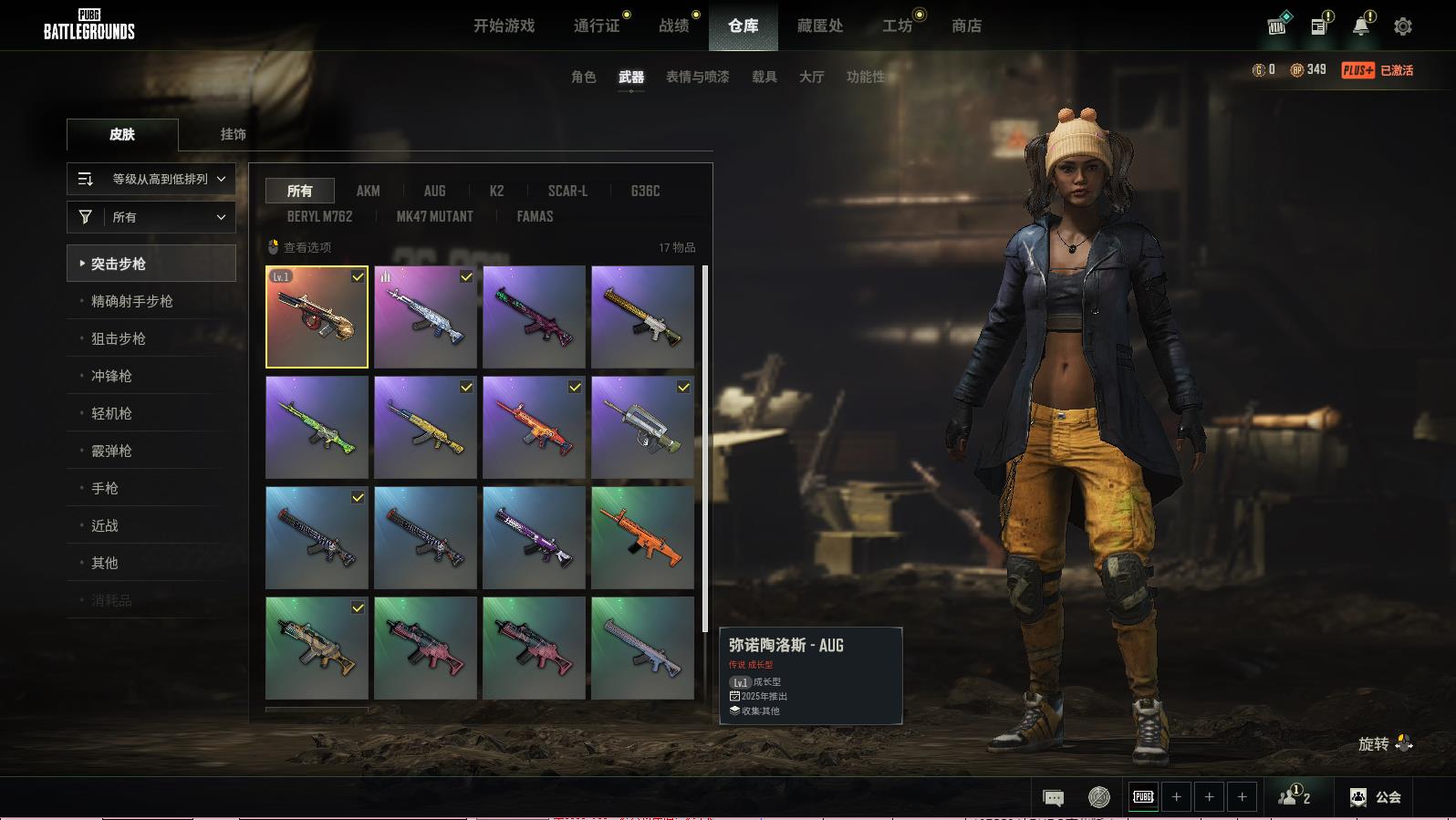Choose the 手枪 pistol category
Viewport: 1456px width, 820px height.
pyautogui.click(x=105, y=488)
